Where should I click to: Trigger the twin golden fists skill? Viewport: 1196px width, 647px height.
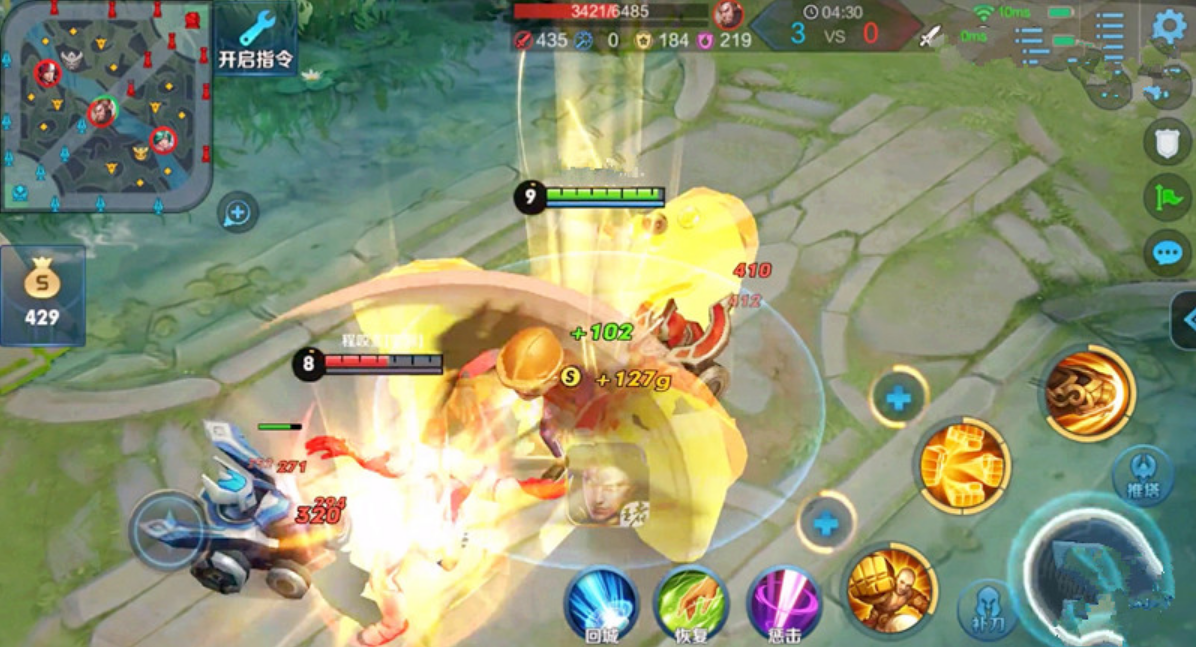coord(961,466)
